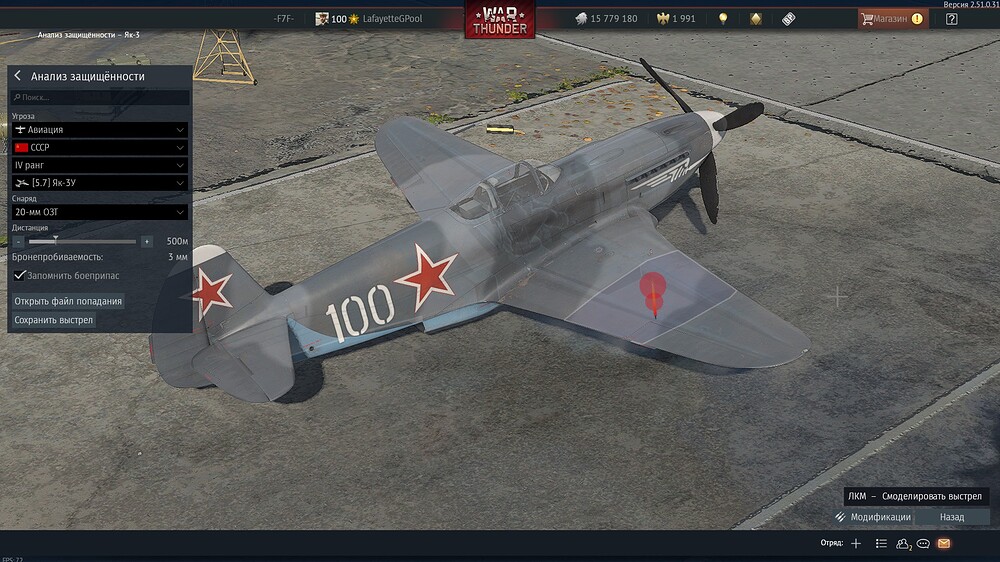
Task: Open the chat speech bubble icon
Action: 923,543
